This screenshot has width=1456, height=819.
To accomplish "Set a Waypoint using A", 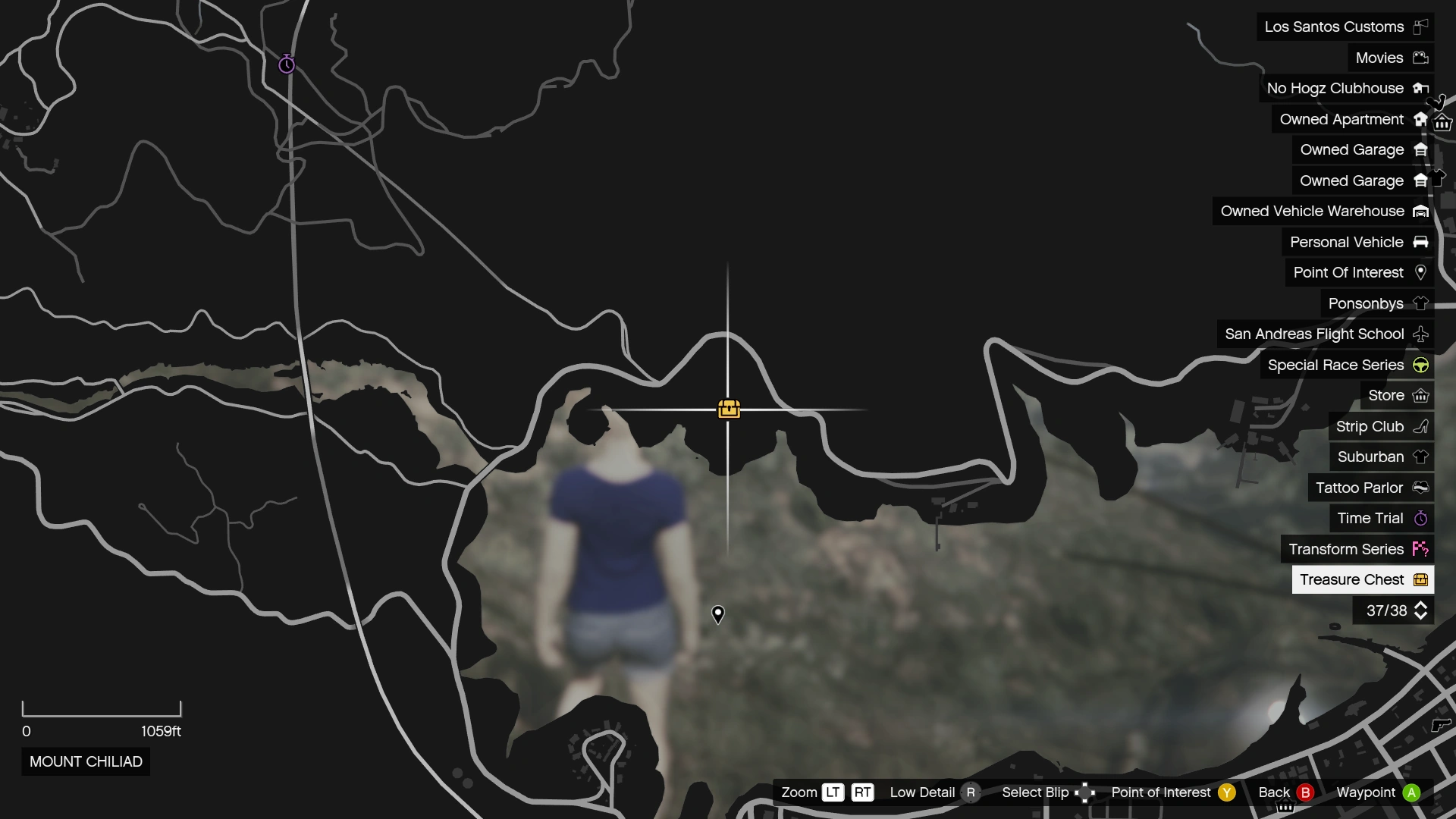I will 1410,792.
